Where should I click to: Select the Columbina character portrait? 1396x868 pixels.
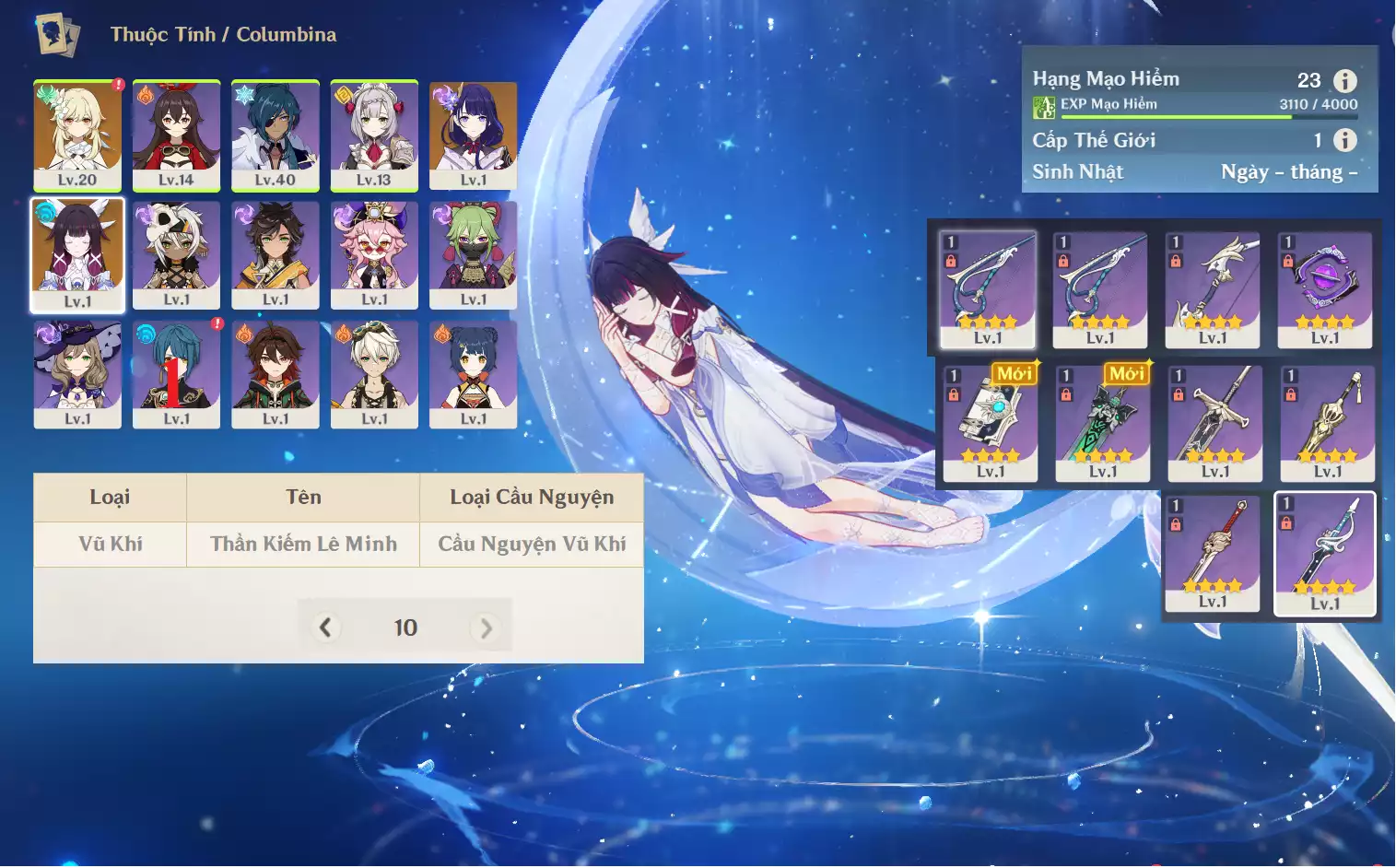tap(77, 254)
